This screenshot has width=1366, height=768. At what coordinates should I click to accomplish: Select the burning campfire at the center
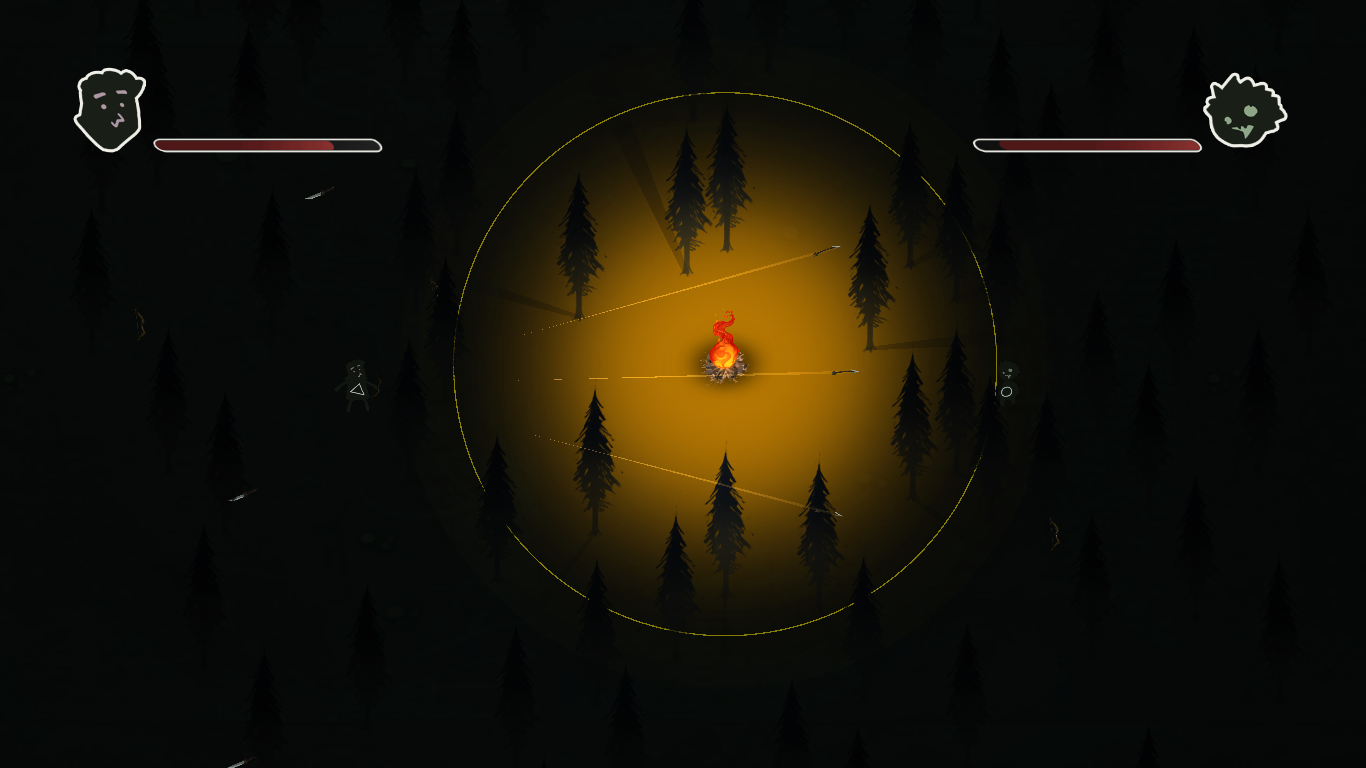(x=722, y=362)
